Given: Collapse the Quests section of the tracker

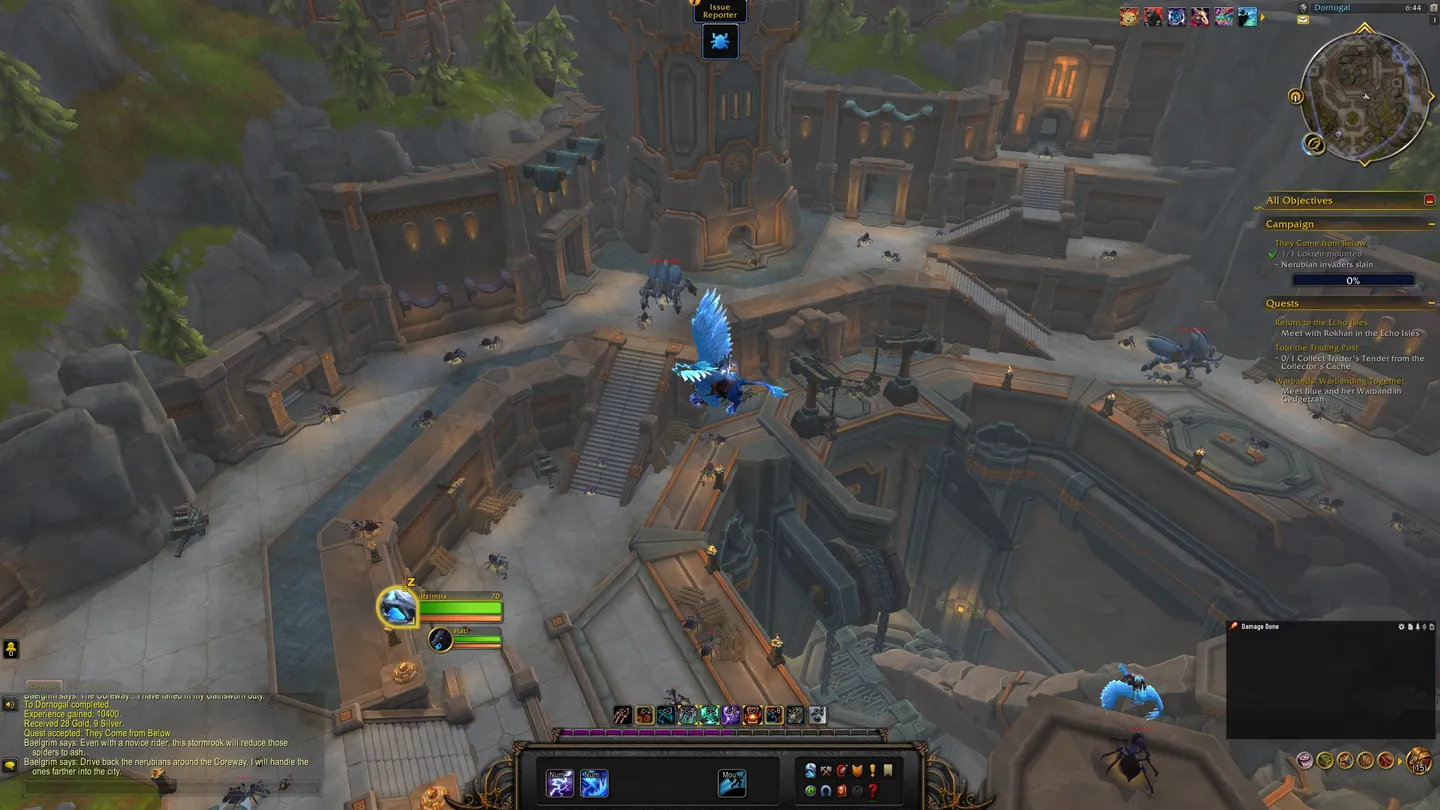Looking at the screenshot, I should (x=1434, y=303).
